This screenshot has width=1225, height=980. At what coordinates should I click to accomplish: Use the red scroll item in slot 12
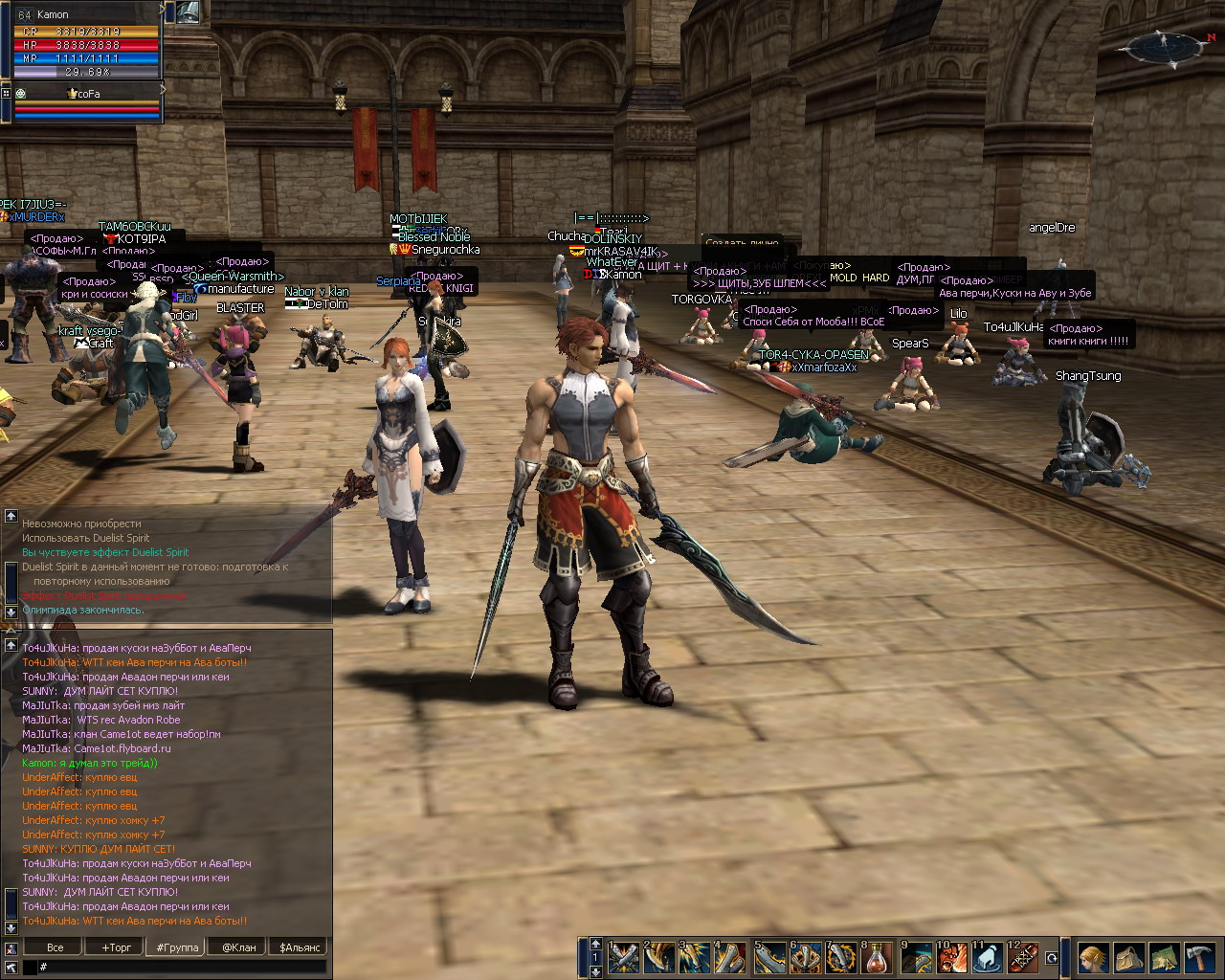coord(1023,958)
